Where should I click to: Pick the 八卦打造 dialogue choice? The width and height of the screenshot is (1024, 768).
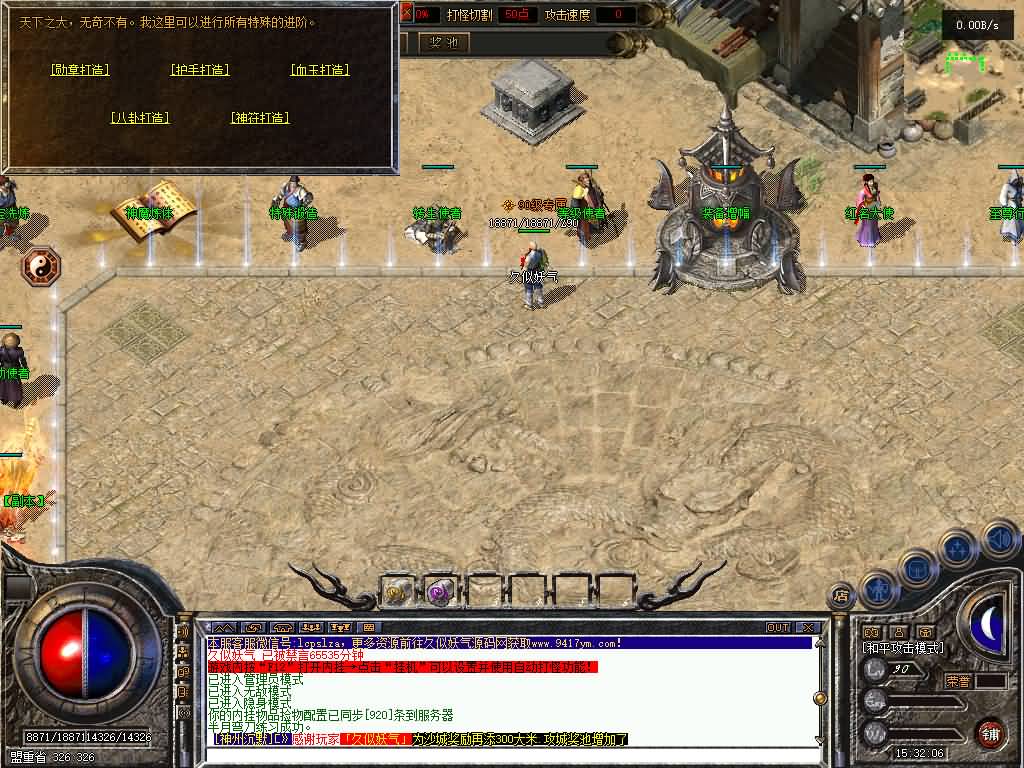coord(140,118)
